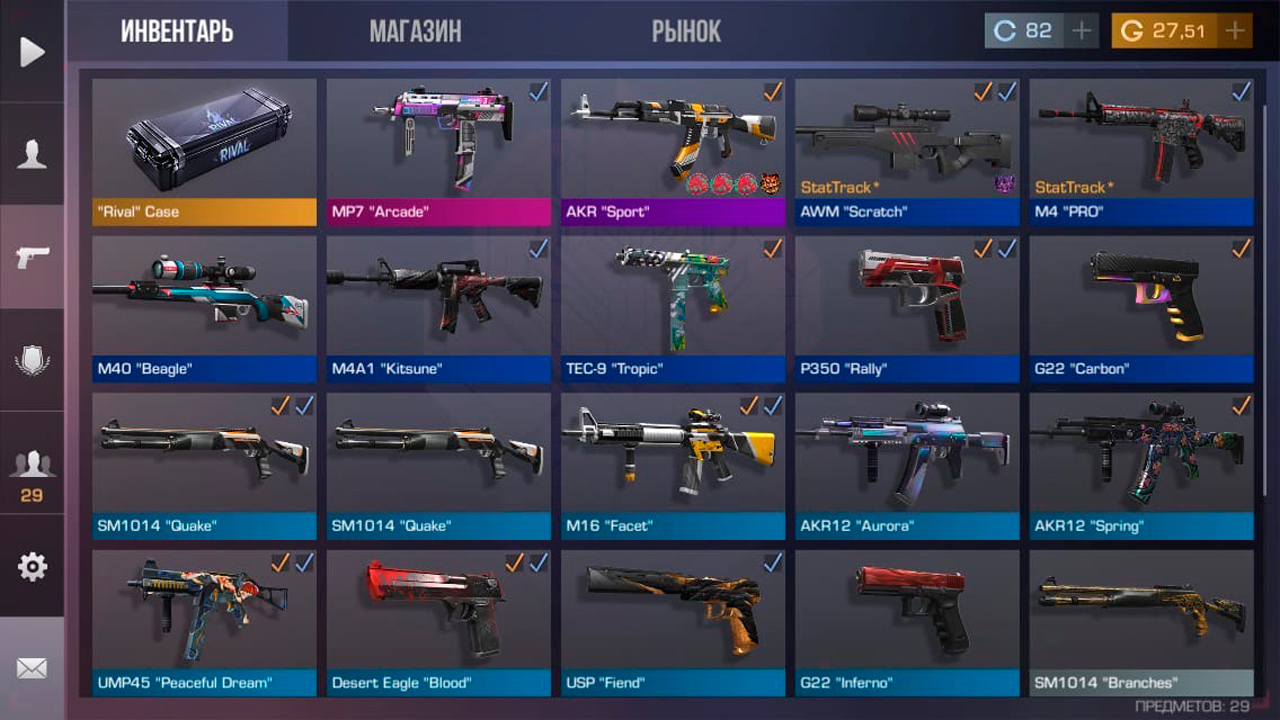Pick the AWM "Scratch" sniper skin
Image resolution: width=1280 pixels, height=720 pixels.
(x=906, y=152)
